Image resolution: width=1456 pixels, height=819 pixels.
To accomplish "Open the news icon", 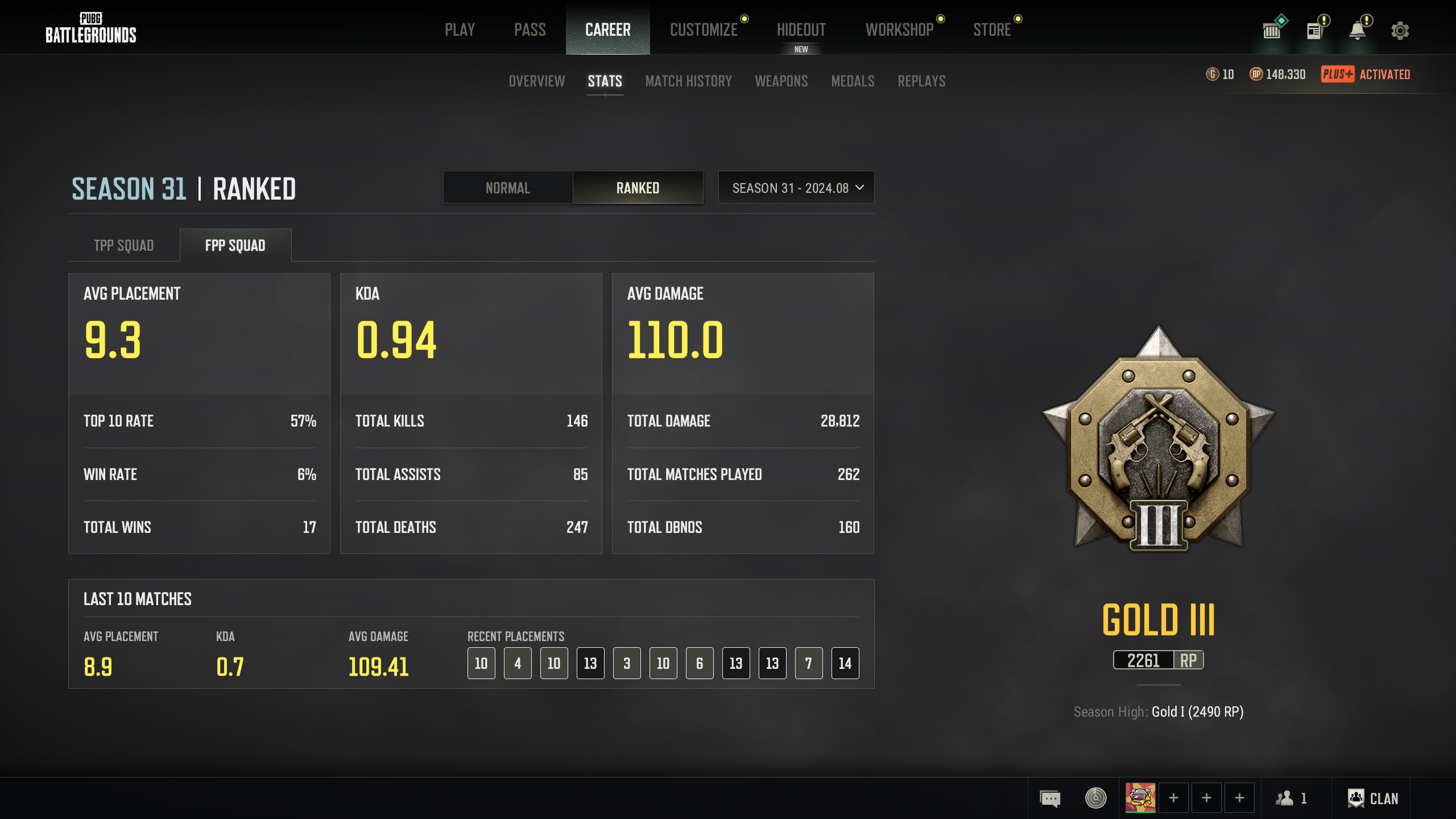I will 1314,31.
